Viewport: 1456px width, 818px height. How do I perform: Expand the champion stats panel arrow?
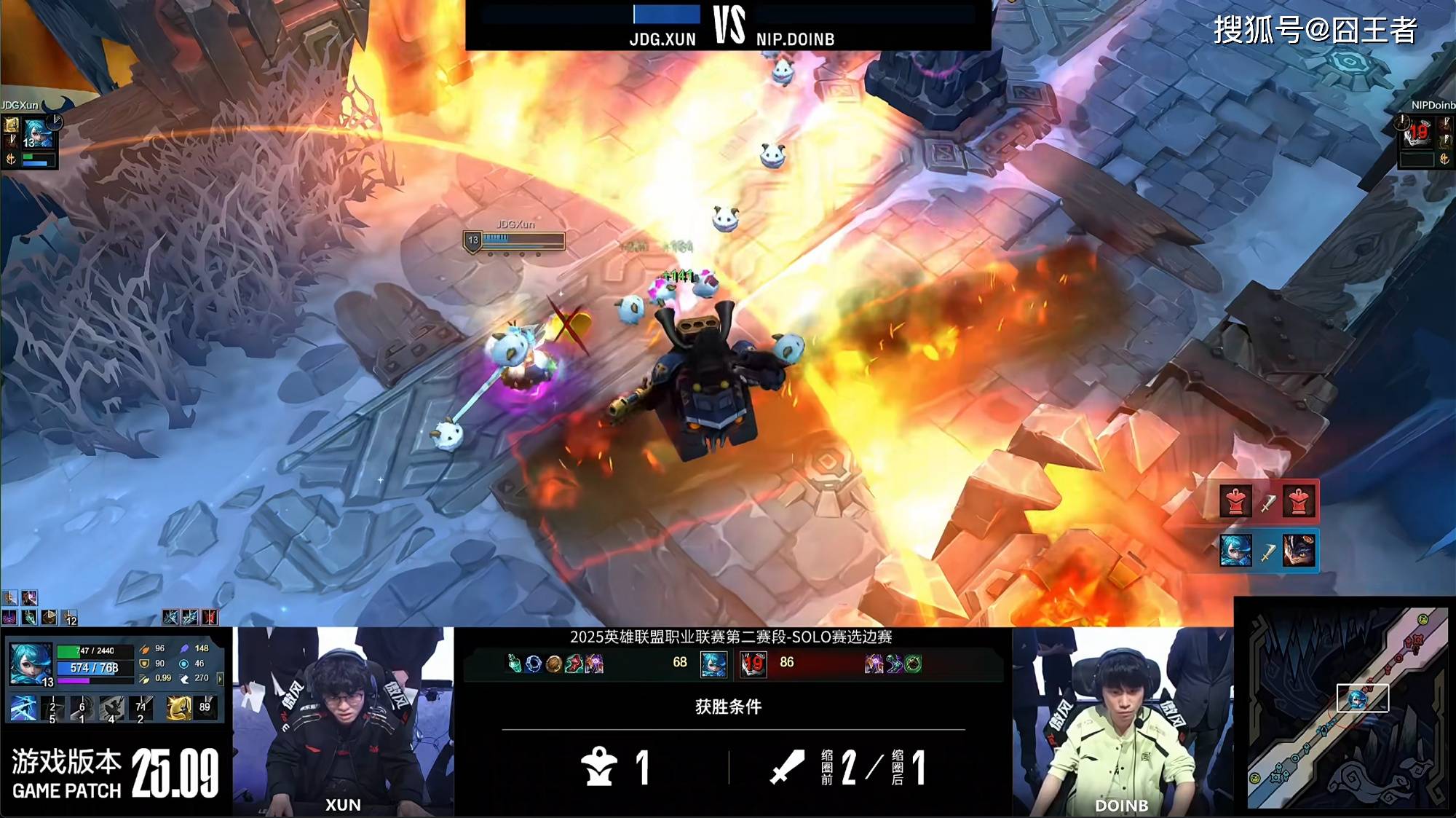coord(220,679)
